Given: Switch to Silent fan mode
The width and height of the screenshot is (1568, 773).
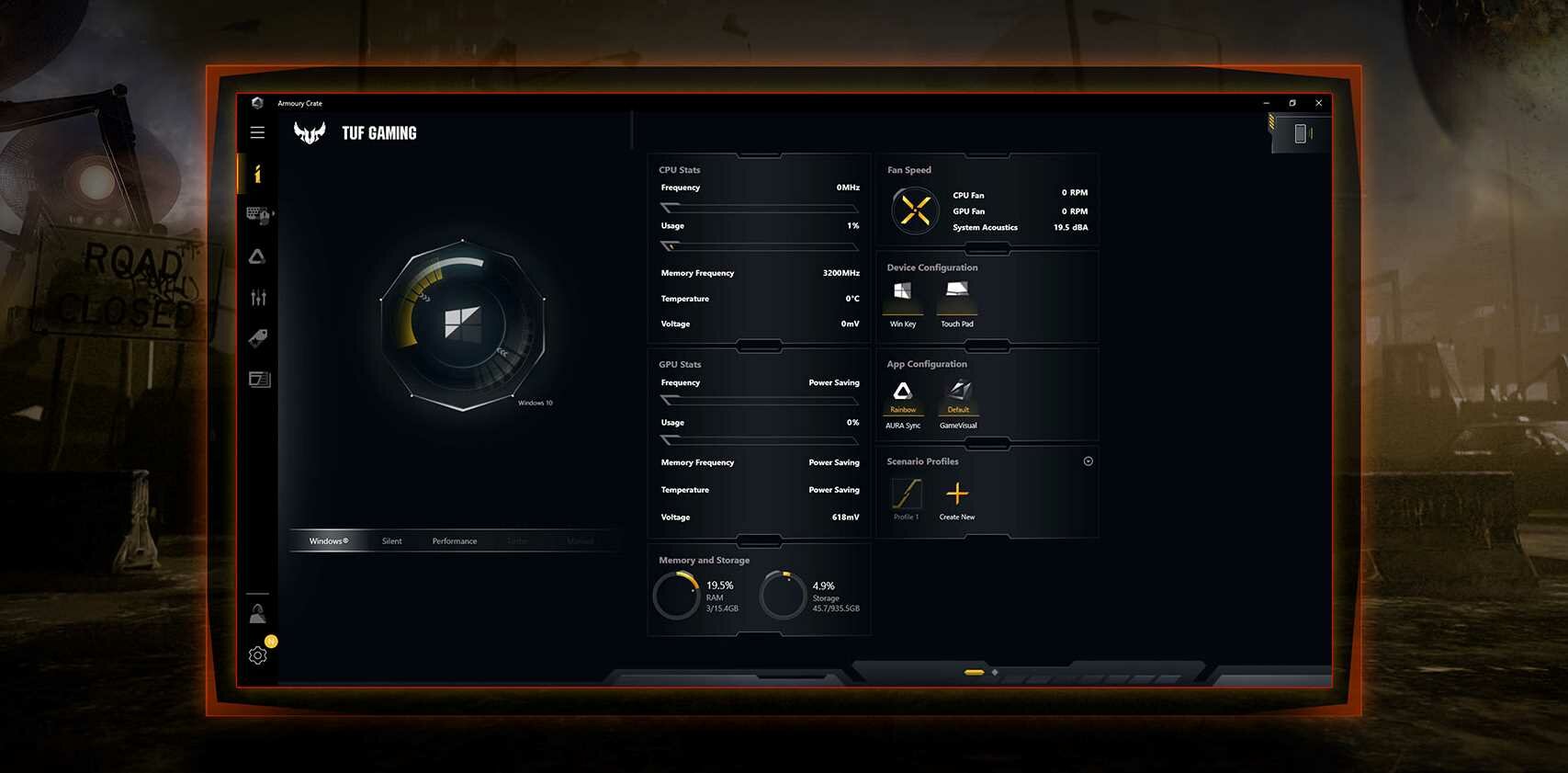Looking at the screenshot, I should (392, 540).
